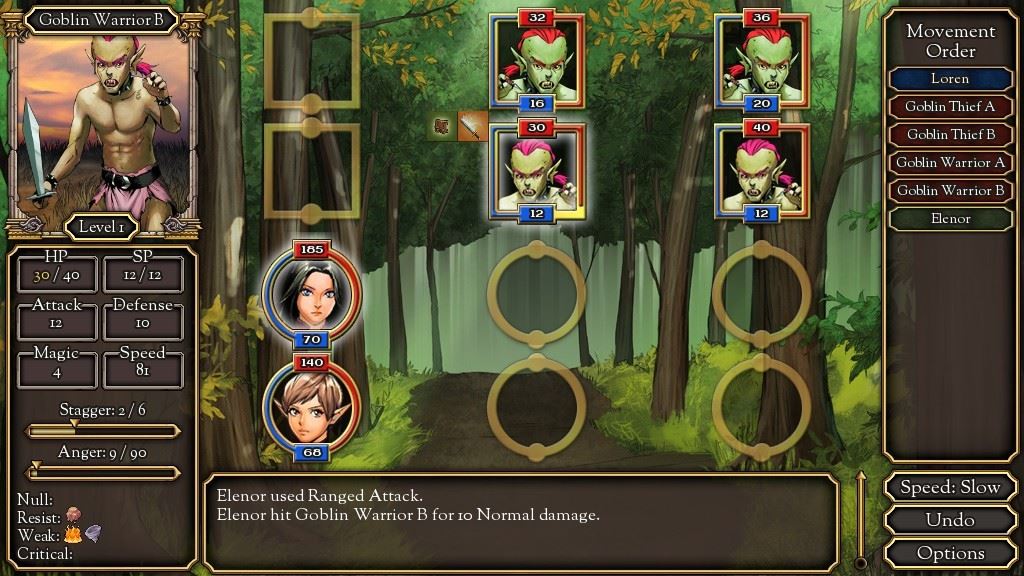The width and height of the screenshot is (1024, 576).
Task: Click the combat log scrollbar
Action: click(x=858, y=518)
